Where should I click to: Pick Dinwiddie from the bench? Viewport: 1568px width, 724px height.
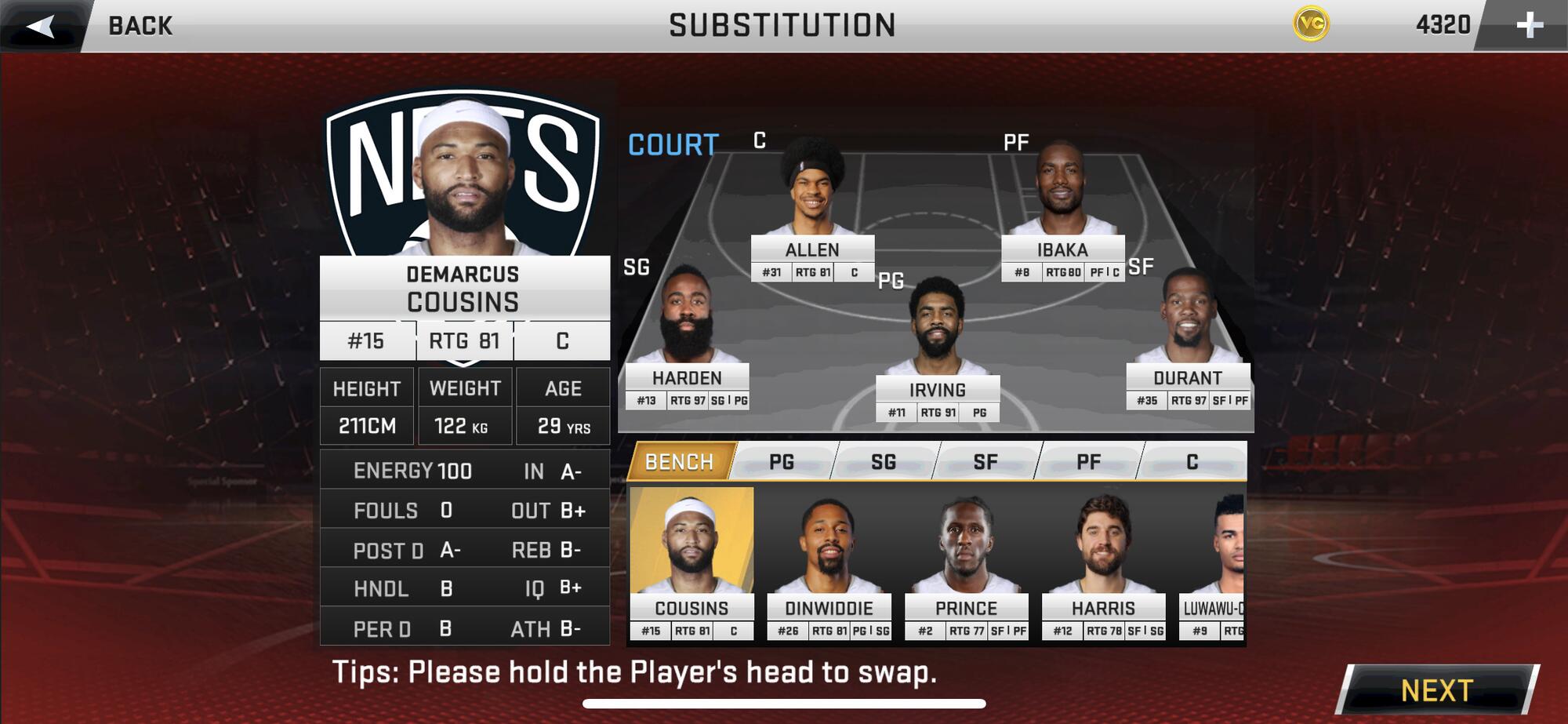coord(829,549)
